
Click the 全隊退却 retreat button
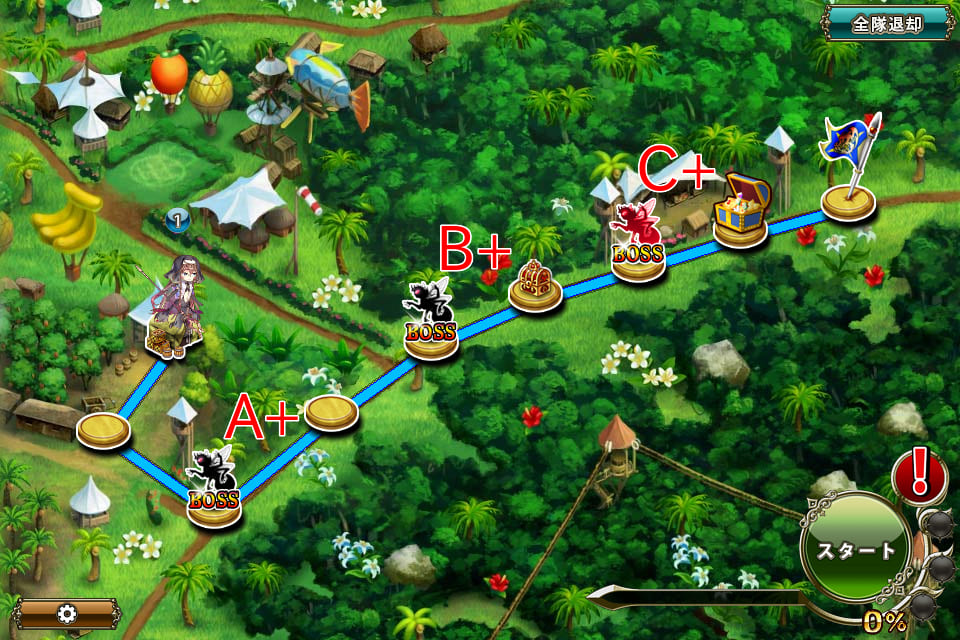[x=887, y=24]
